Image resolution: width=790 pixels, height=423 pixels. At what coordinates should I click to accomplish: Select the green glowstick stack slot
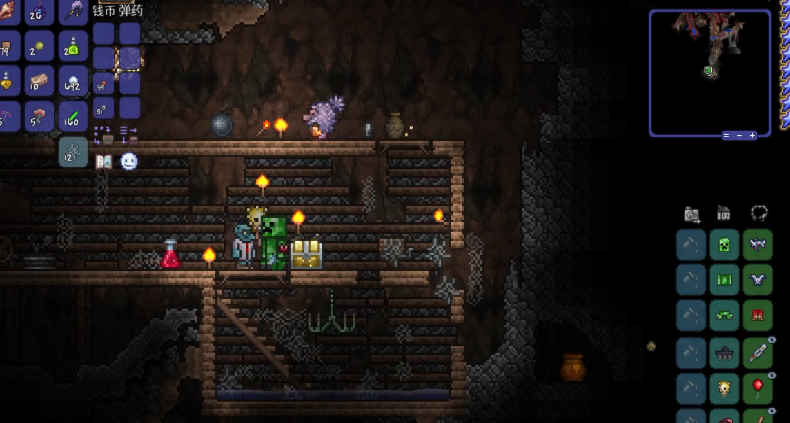pos(72,116)
